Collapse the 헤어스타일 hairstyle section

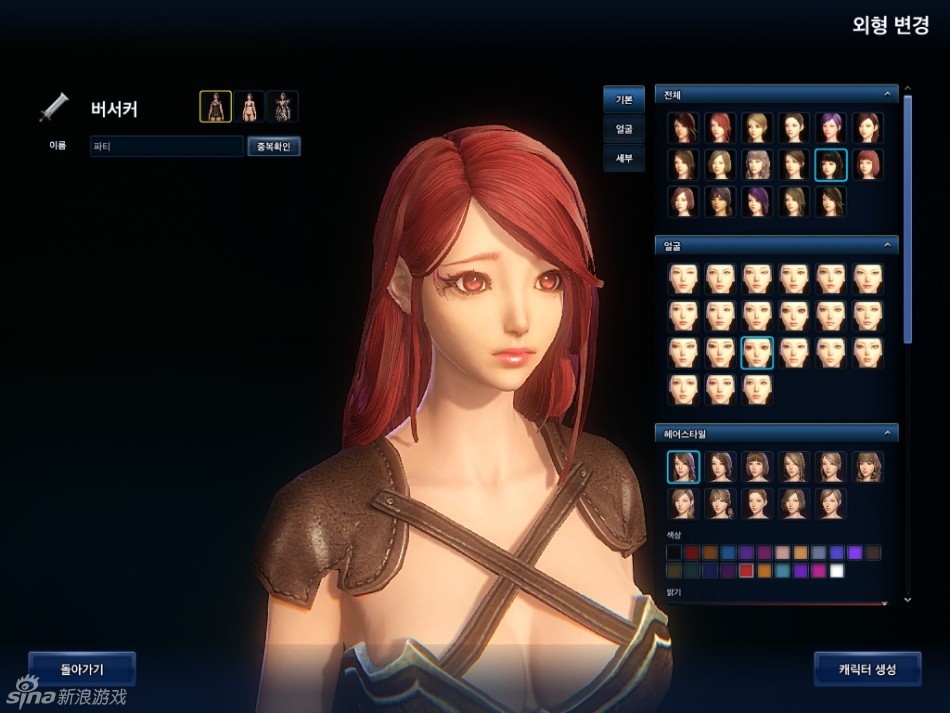pyautogui.click(x=886, y=433)
